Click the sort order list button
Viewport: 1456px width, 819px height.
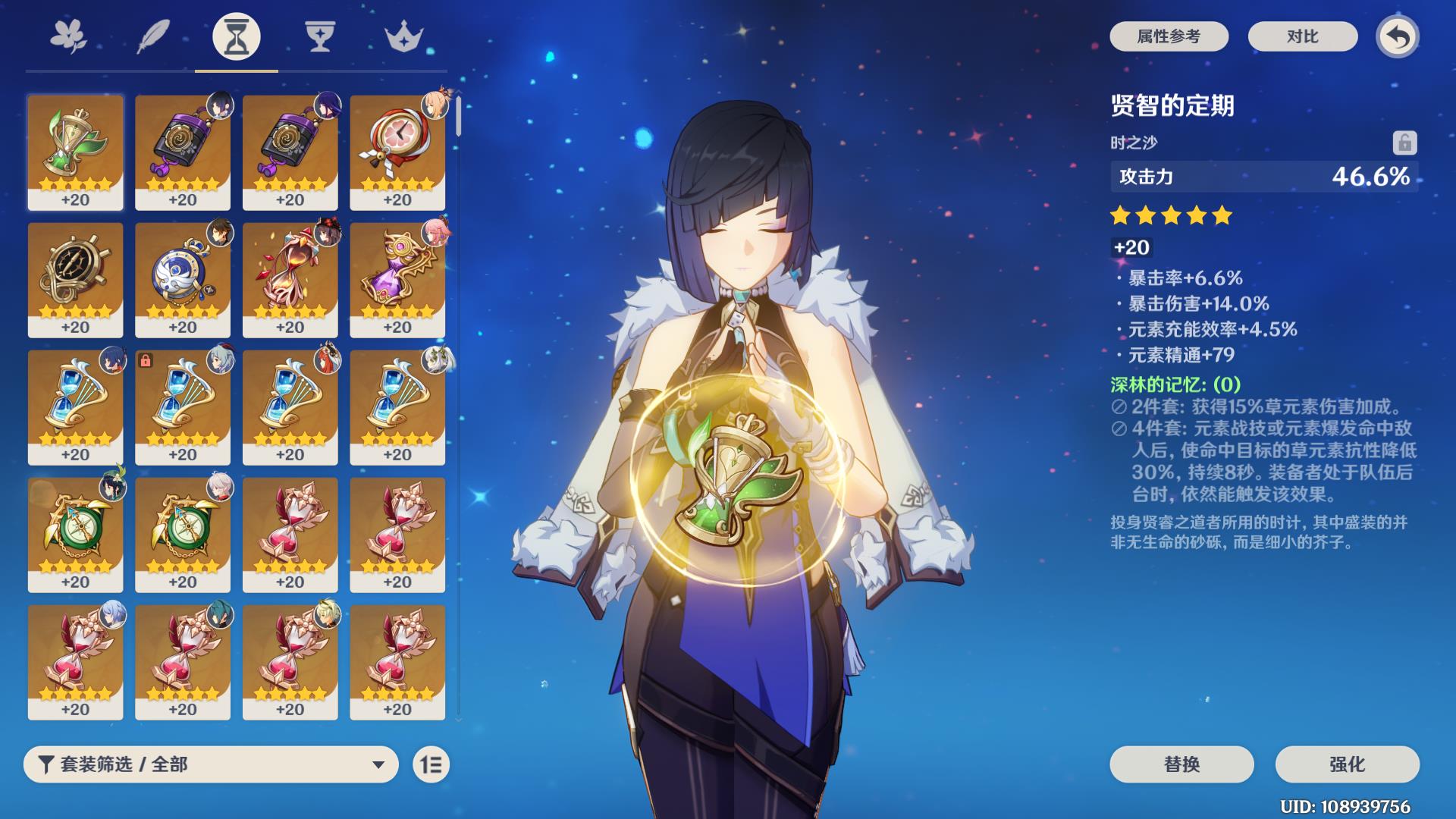tap(431, 764)
